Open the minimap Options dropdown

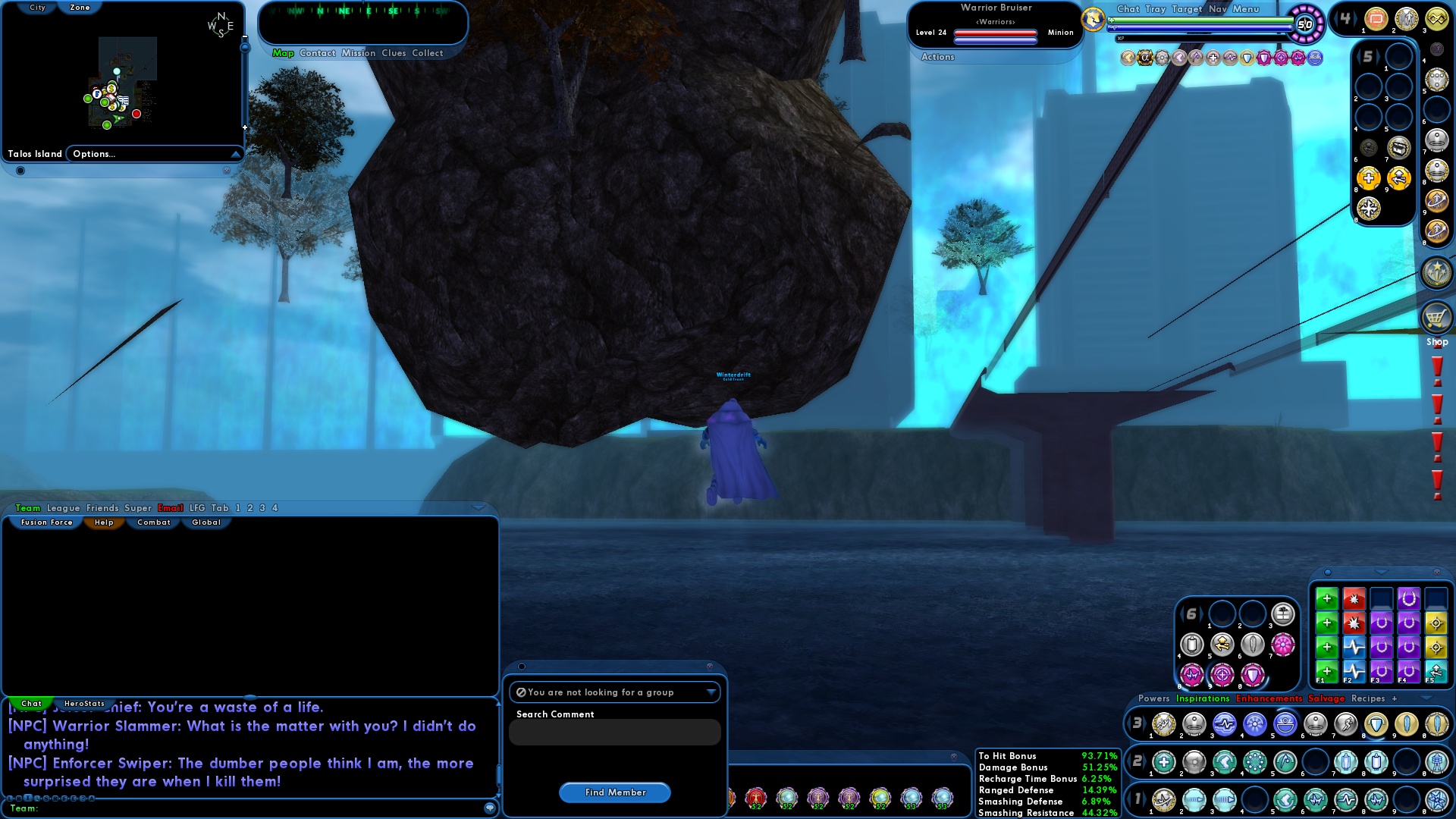(155, 153)
